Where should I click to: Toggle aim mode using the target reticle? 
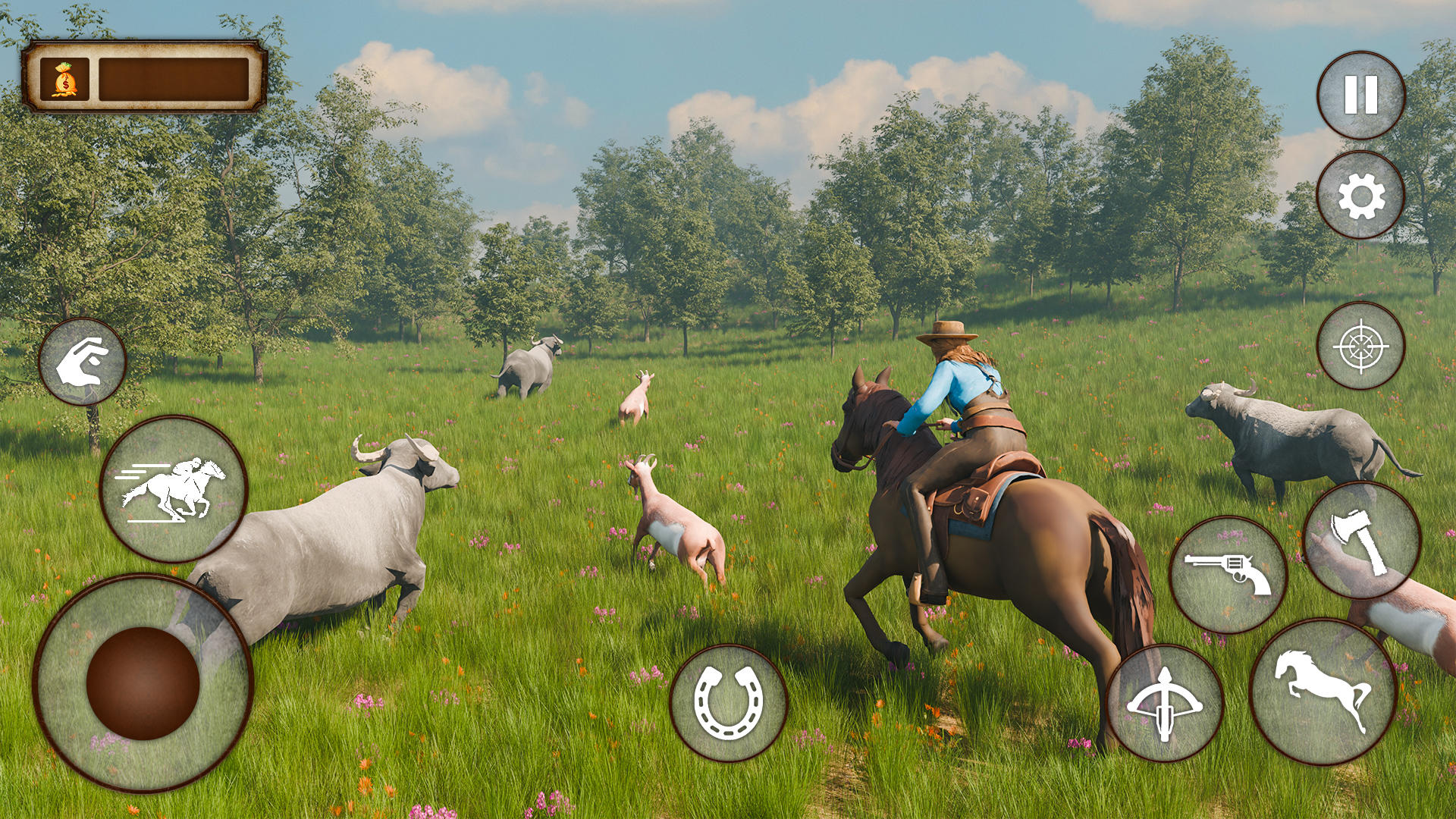pyautogui.click(x=1361, y=350)
